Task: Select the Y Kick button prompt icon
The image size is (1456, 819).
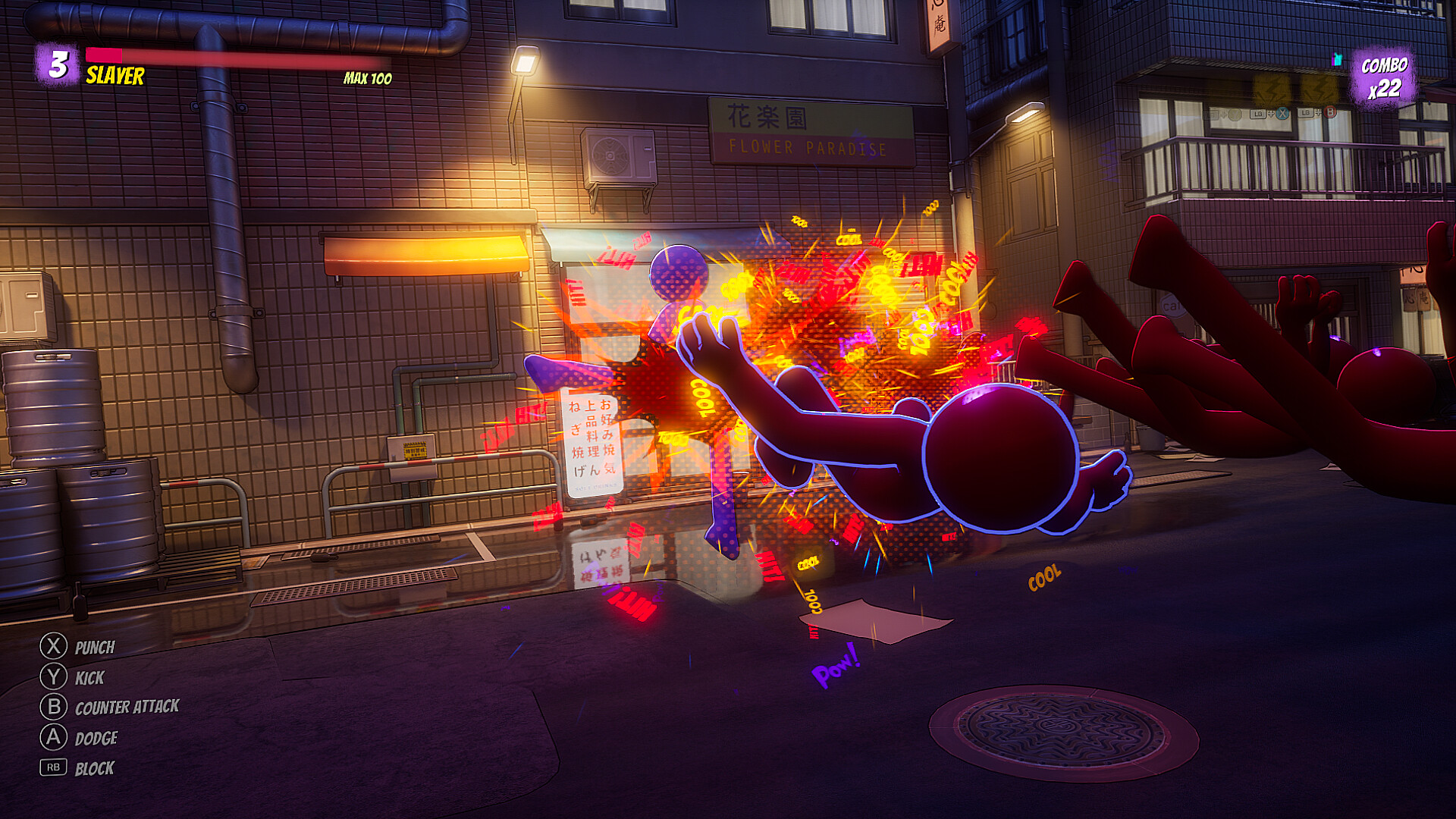Action: [52, 678]
